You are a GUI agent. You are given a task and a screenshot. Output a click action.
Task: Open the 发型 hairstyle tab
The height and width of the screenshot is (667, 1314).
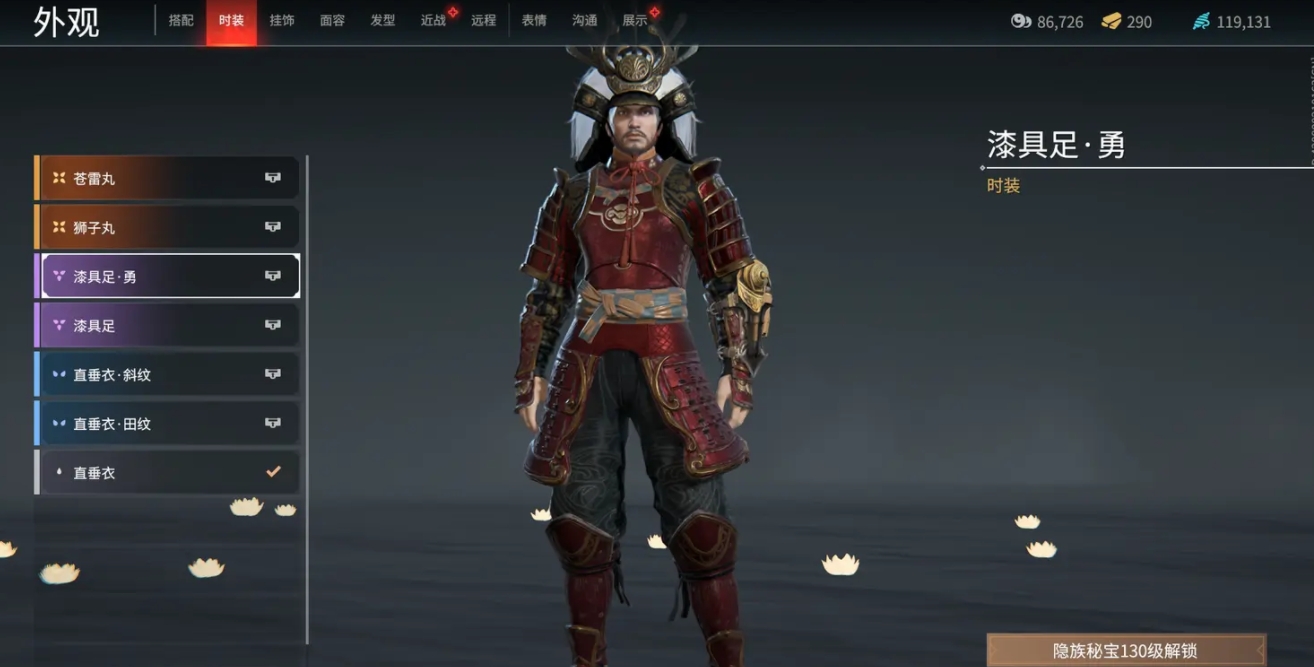383,21
